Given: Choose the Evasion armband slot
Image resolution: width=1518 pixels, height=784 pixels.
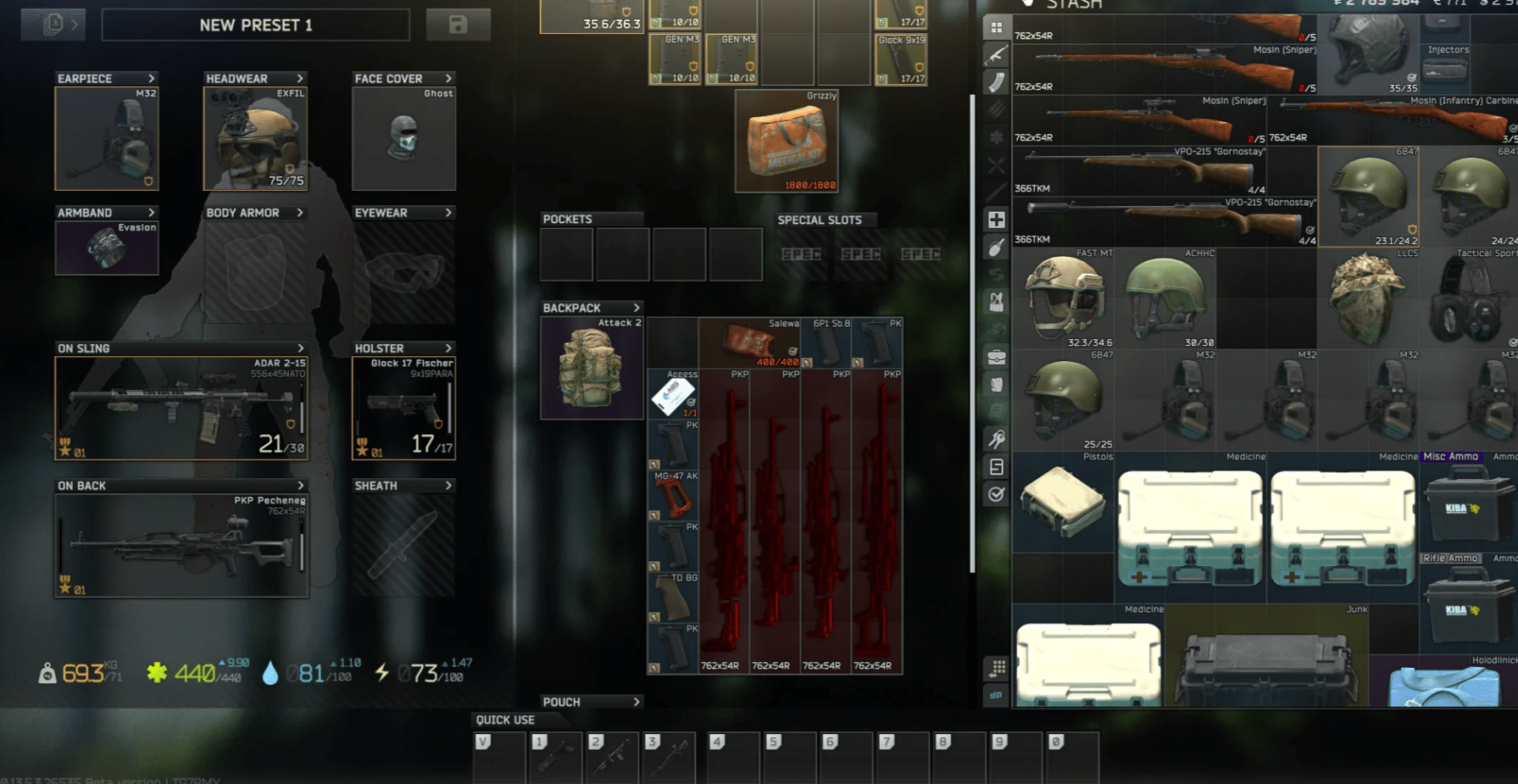Looking at the screenshot, I should [x=107, y=247].
